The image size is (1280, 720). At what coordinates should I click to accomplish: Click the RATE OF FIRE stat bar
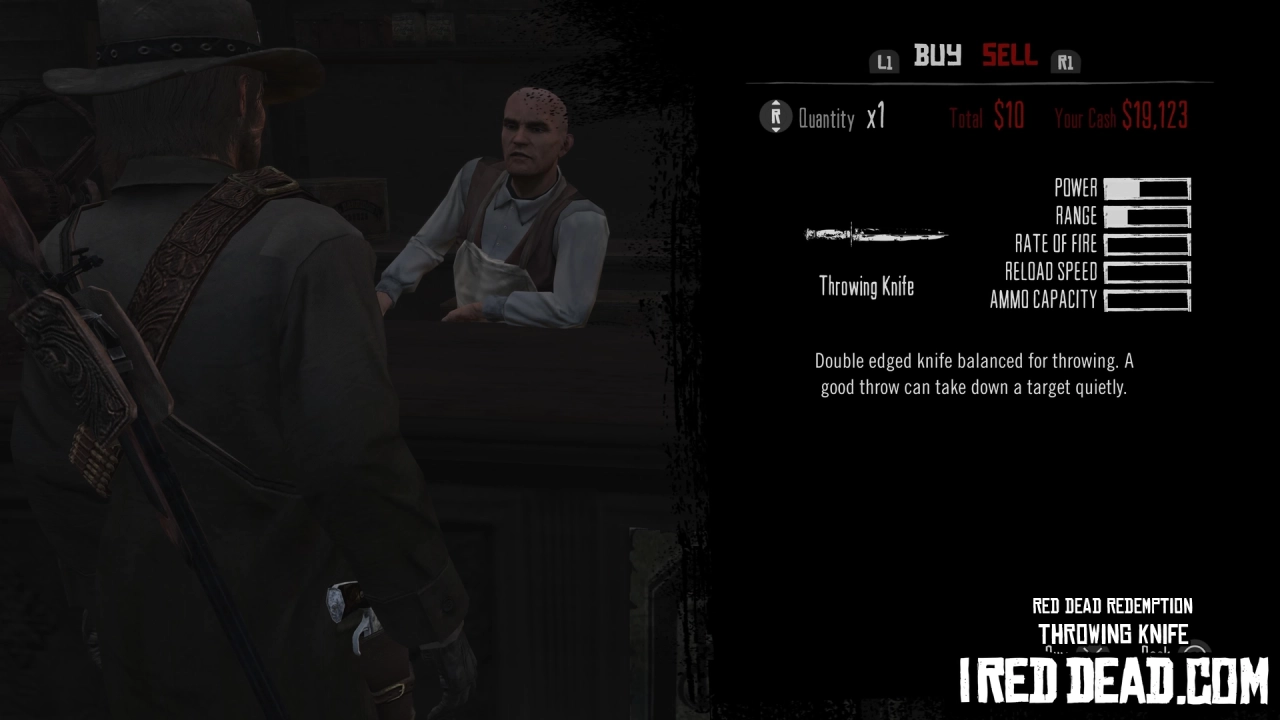(x=1146, y=244)
